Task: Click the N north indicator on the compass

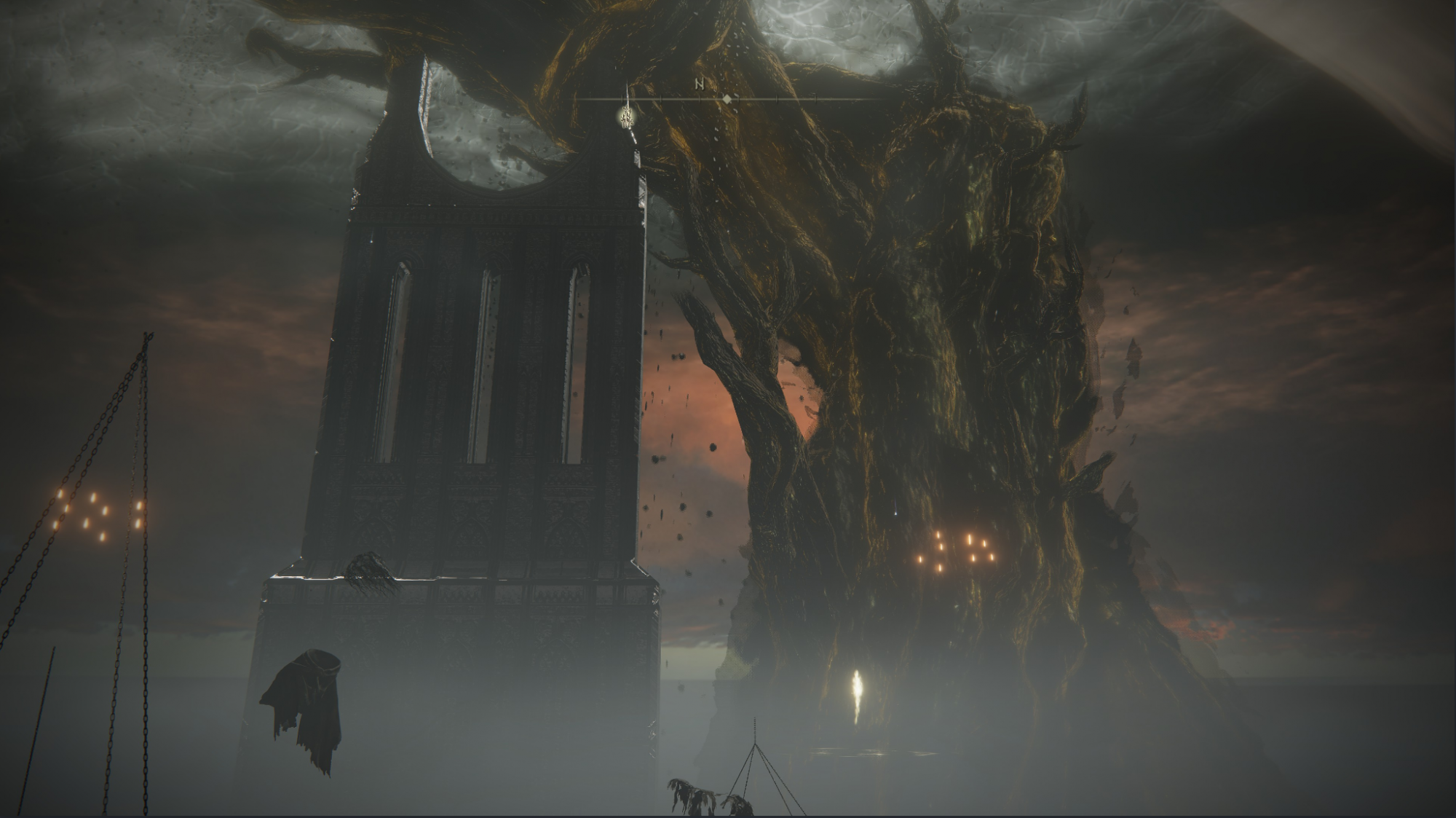Action: point(700,84)
